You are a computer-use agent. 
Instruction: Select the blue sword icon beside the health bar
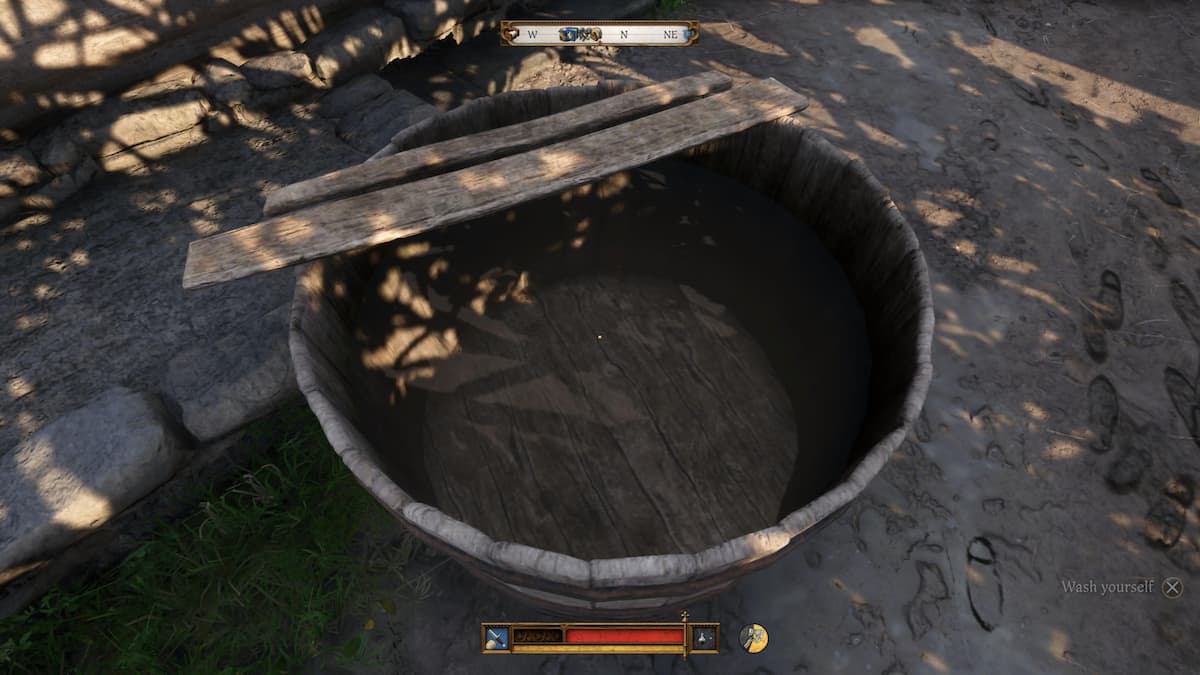(x=497, y=637)
